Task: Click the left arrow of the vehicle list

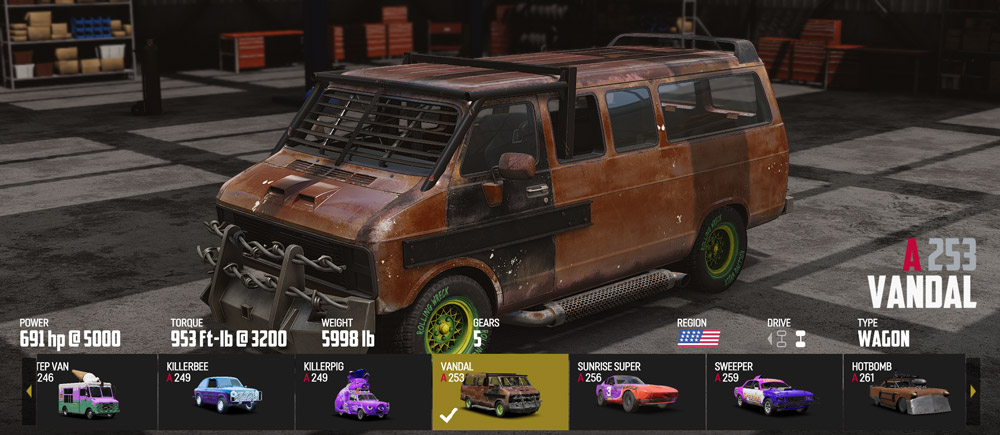Action: point(28,391)
